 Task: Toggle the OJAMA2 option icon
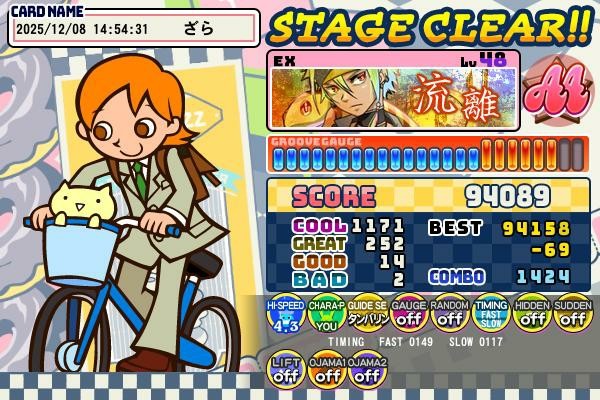367,370
